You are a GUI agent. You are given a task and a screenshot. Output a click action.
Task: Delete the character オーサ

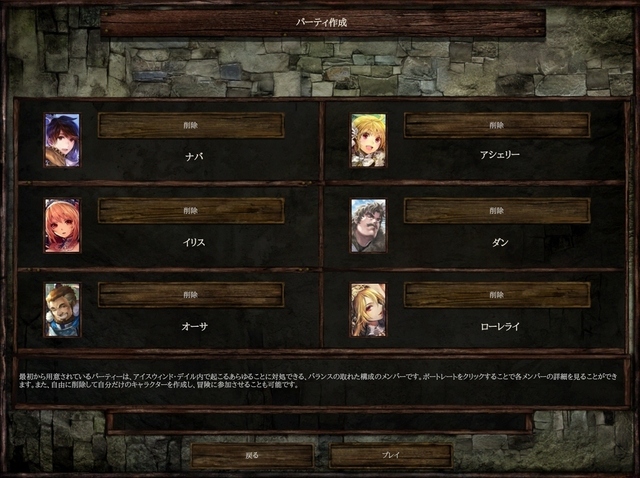tap(191, 295)
